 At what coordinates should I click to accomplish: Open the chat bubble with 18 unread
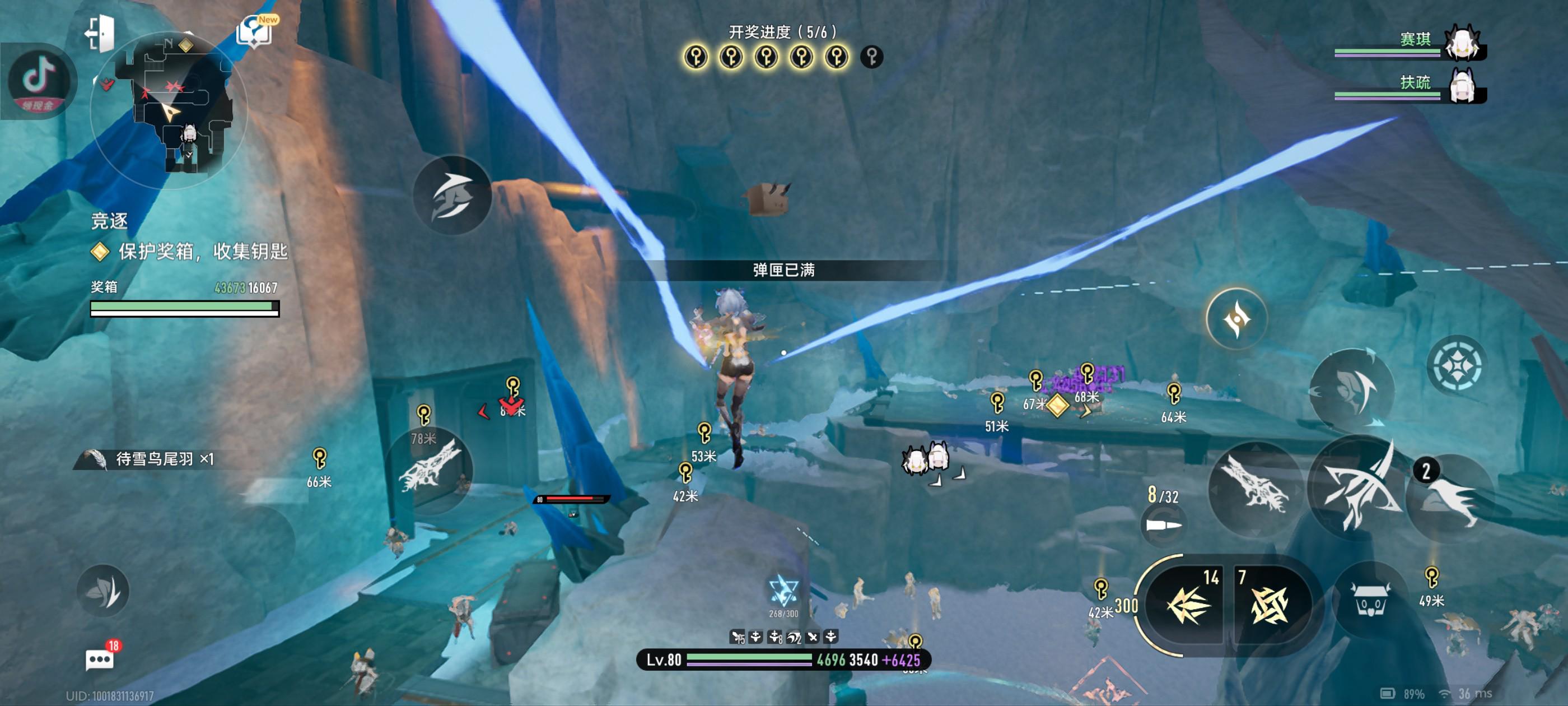click(x=100, y=659)
